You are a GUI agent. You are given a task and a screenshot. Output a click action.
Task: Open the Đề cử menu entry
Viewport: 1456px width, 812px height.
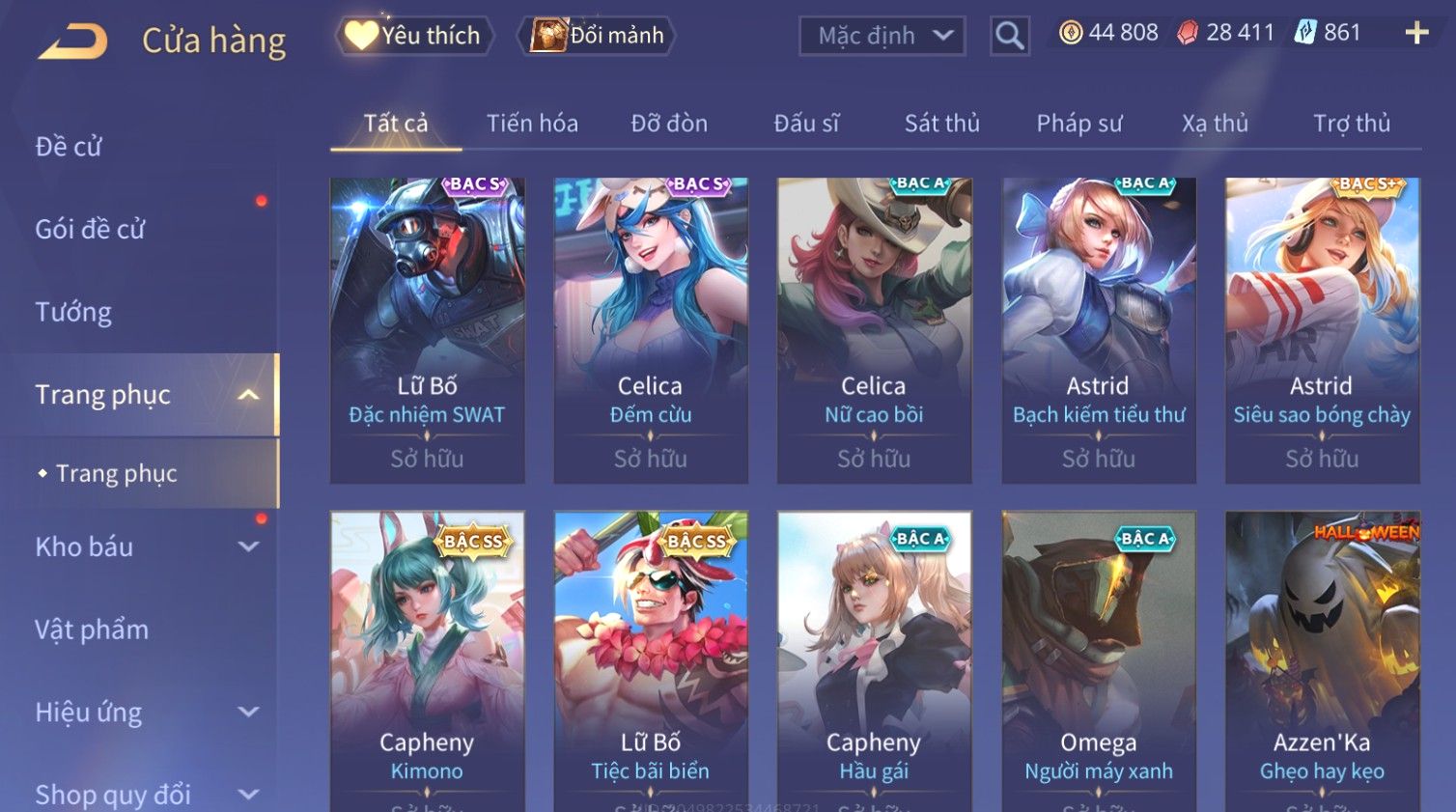(69, 147)
